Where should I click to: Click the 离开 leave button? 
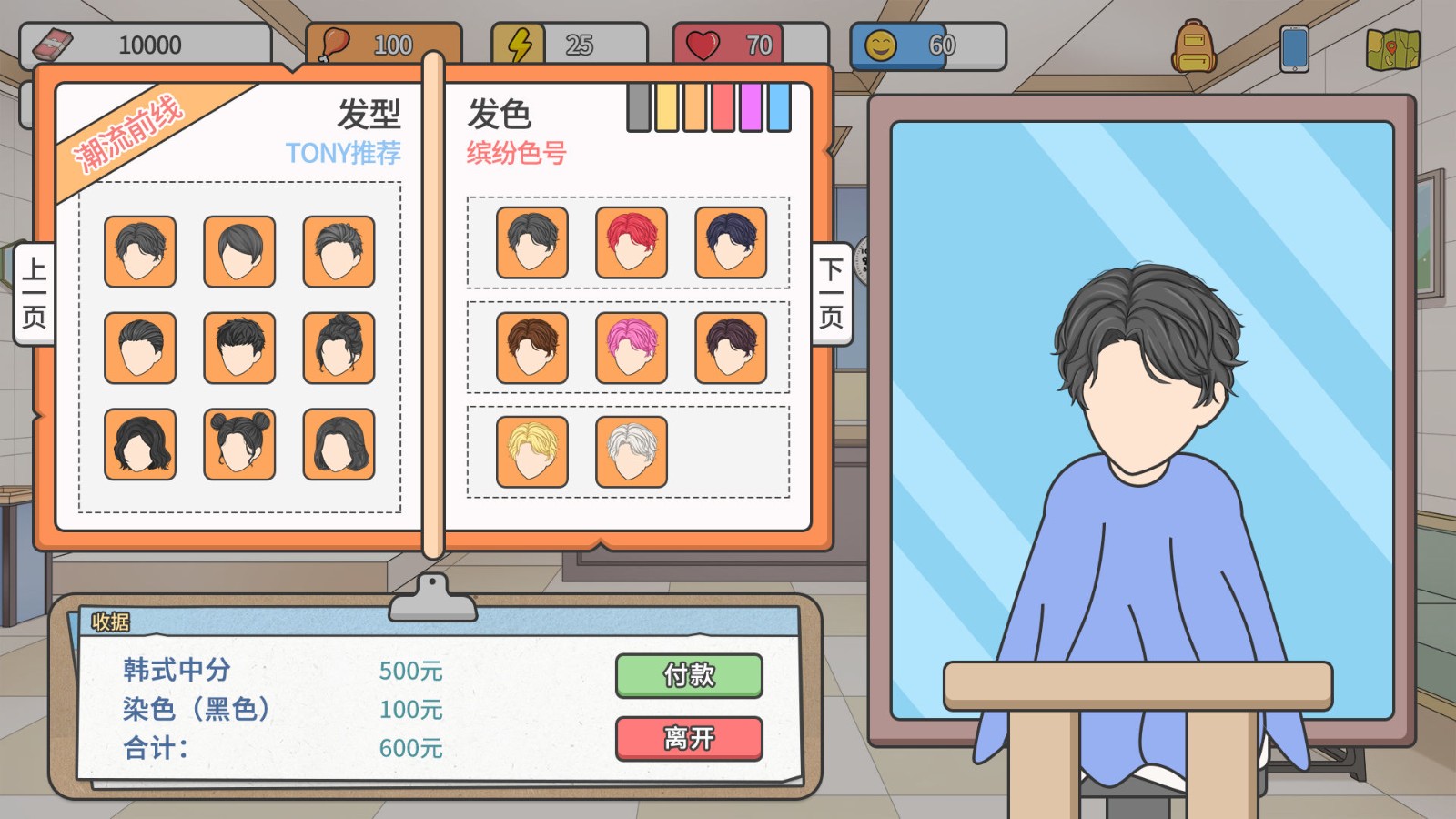coord(688,737)
